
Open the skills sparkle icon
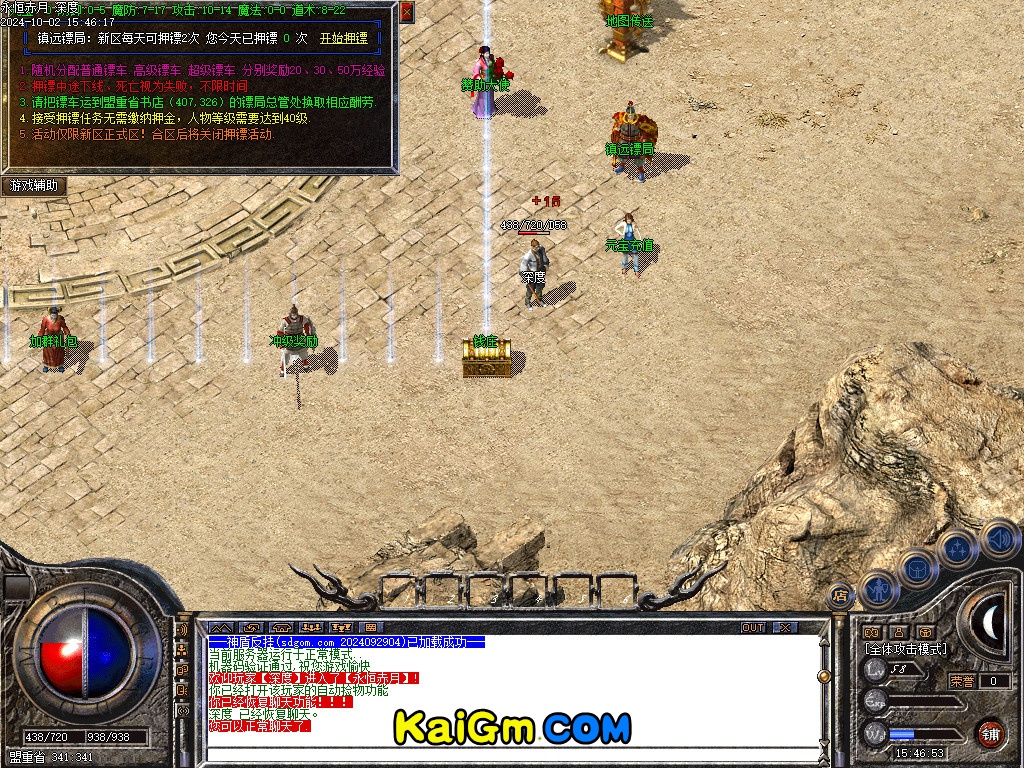point(957,548)
